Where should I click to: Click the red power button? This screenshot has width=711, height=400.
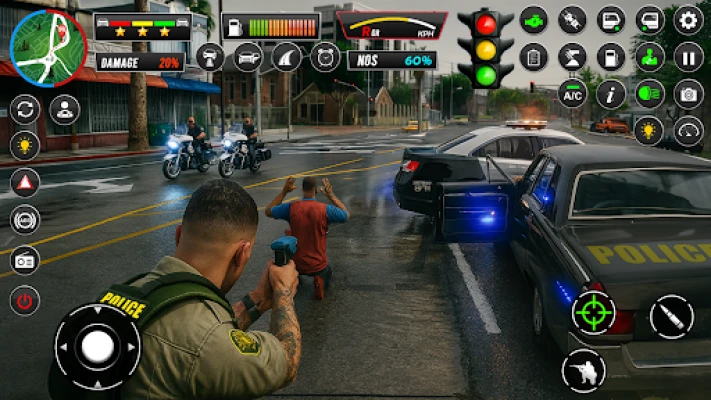click(25, 300)
